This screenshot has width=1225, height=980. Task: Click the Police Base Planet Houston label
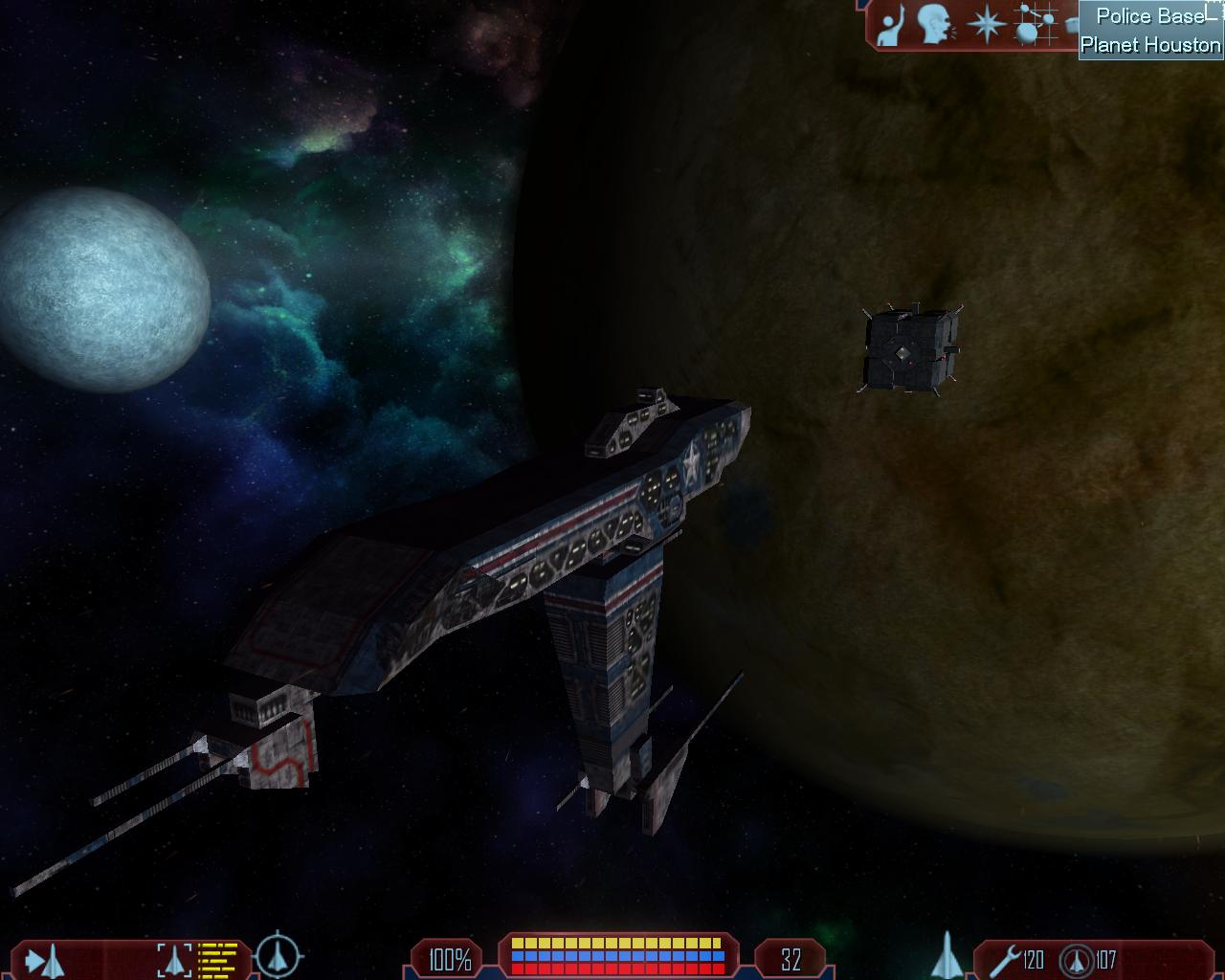[1150, 31]
